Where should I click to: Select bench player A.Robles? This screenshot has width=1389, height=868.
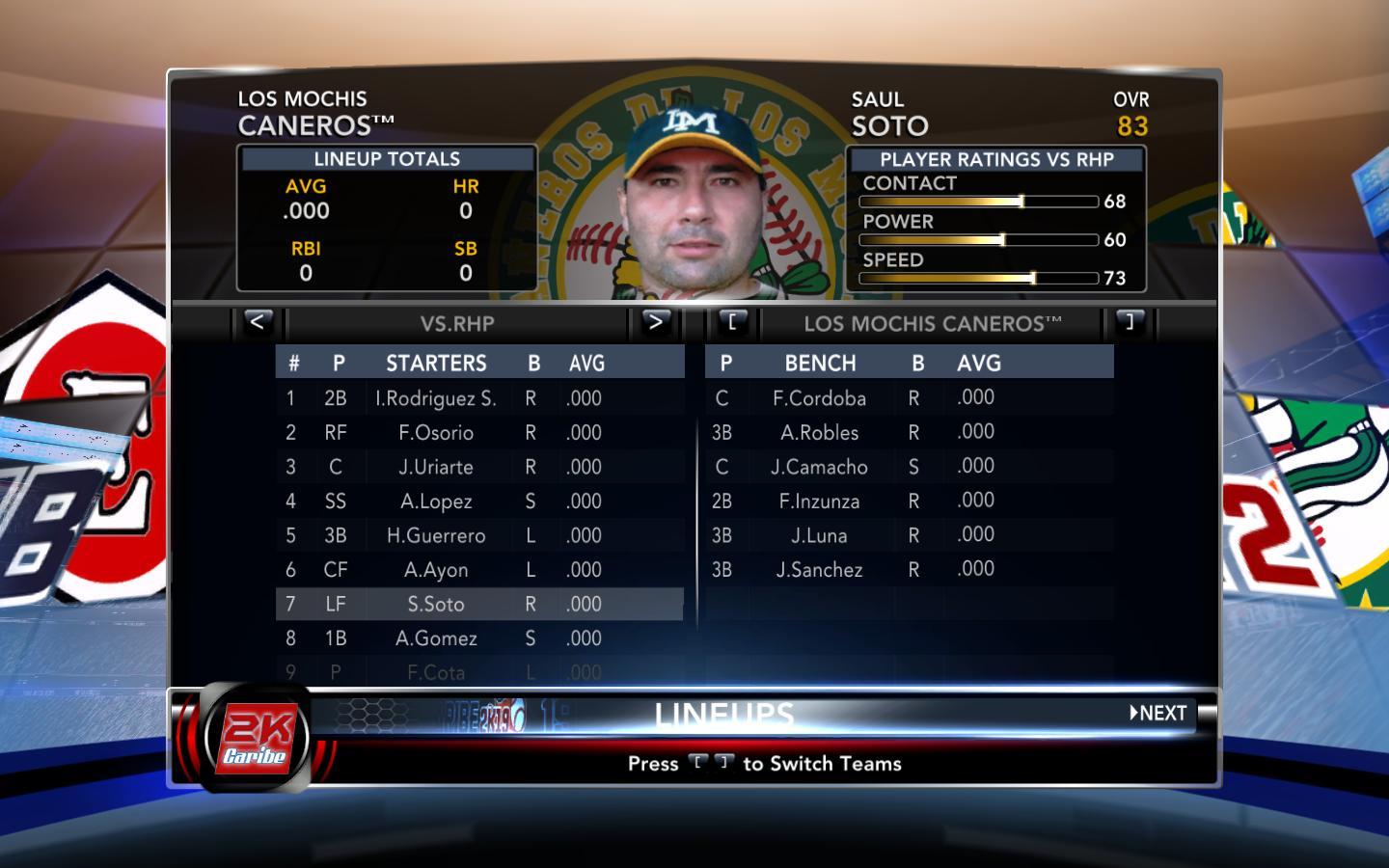click(x=819, y=433)
